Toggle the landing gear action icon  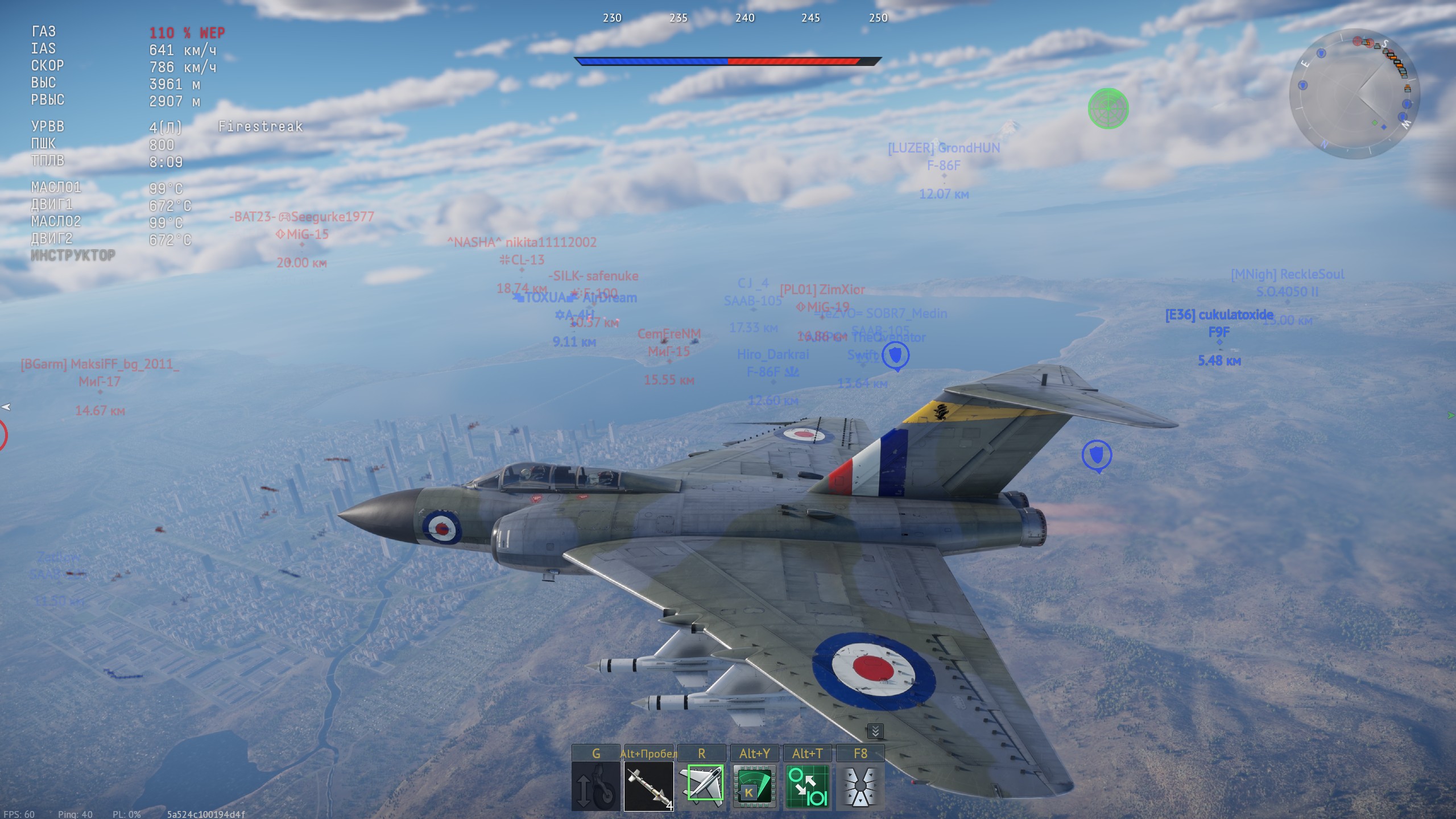pos(595,787)
